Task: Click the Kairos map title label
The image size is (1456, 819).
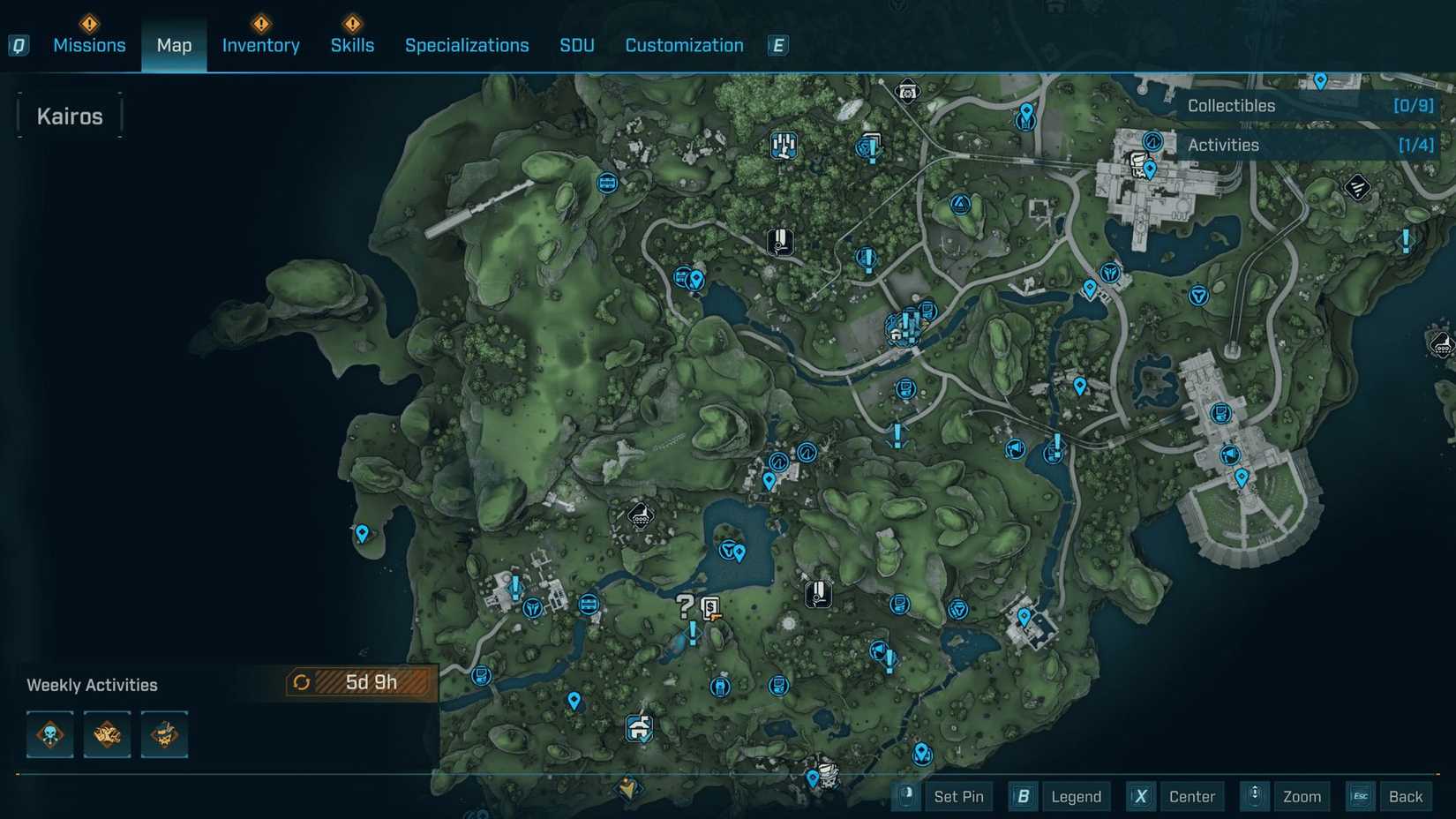Action: pyautogui.click(x=69, y=115)
